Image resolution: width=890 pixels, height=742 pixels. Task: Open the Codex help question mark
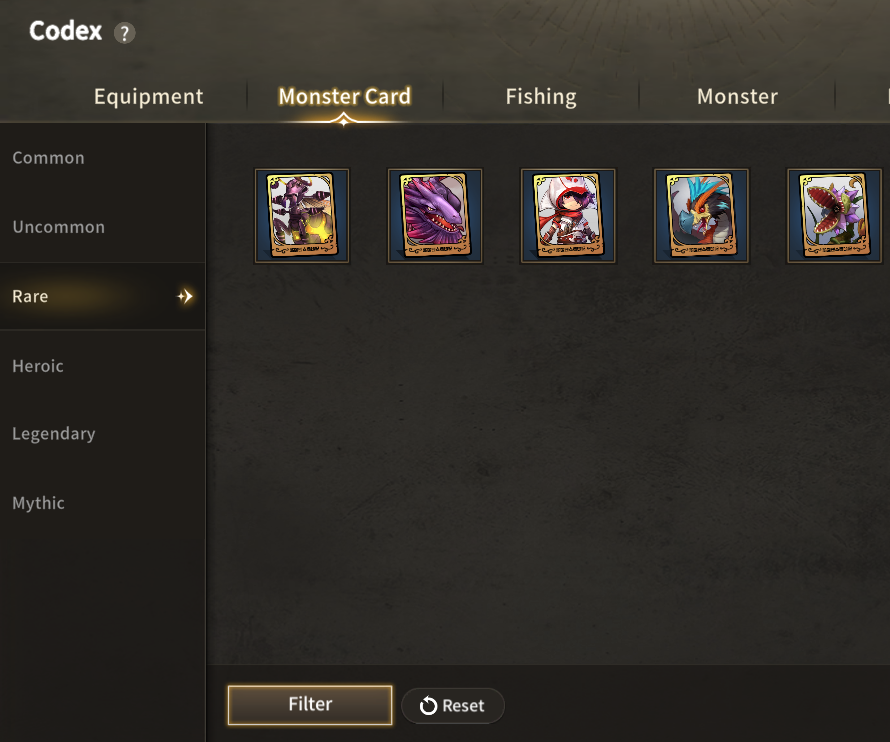tap(124, 33)
